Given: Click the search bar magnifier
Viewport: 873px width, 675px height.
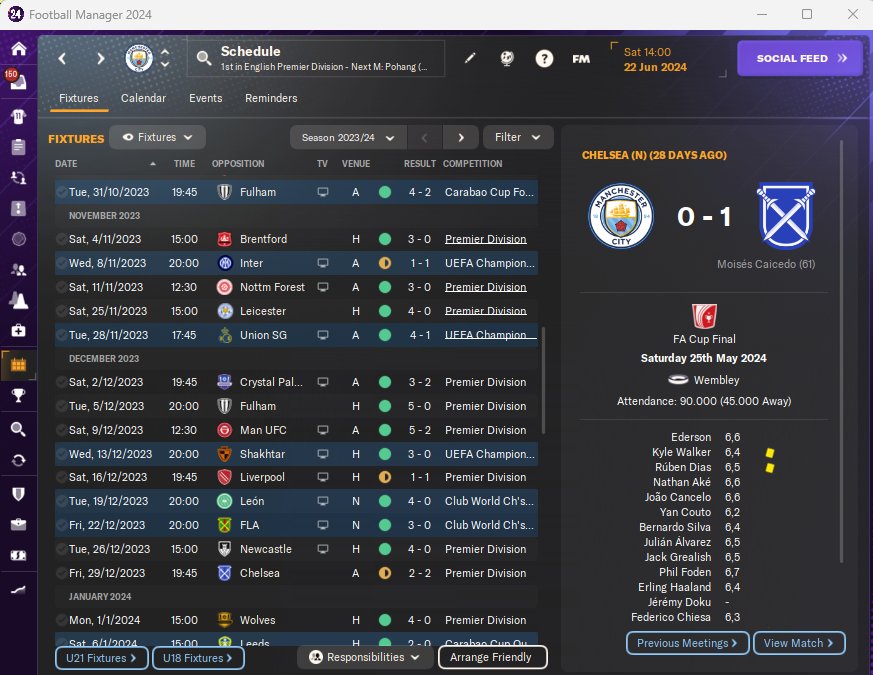Looking at the screenshot, I should point(204,58).
